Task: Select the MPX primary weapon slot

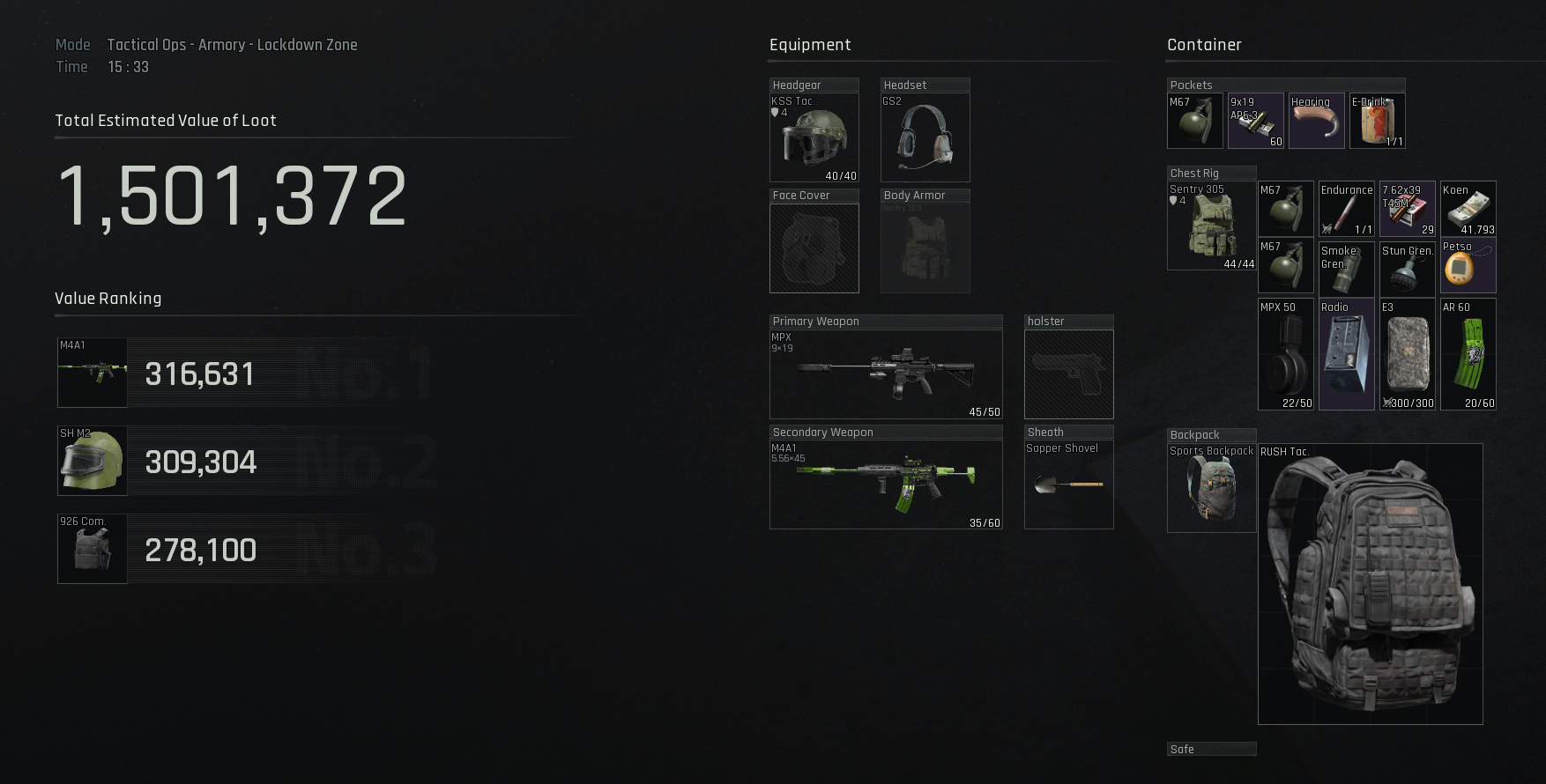Action: (885, 374)
